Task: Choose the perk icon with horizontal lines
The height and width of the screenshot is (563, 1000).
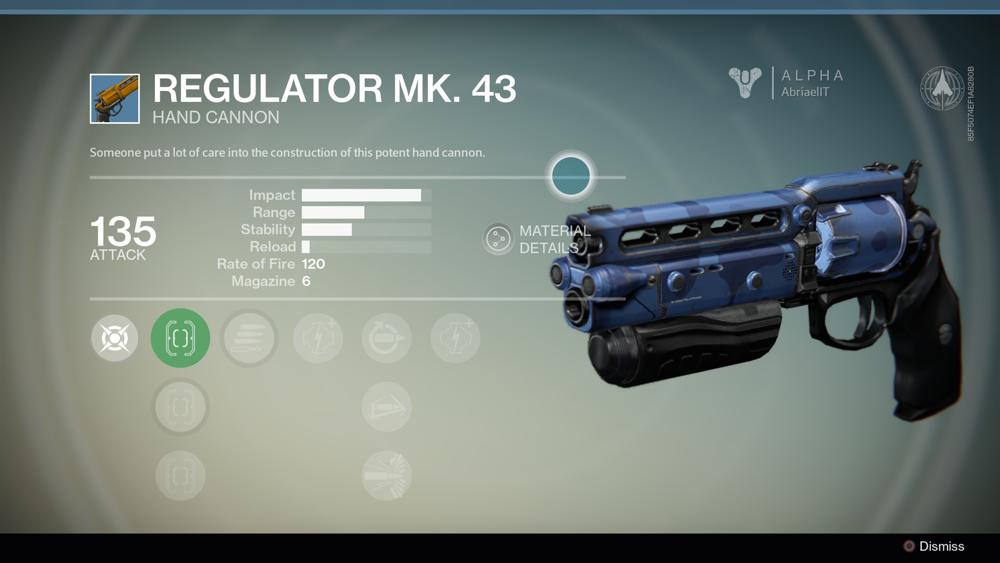Action: coord(249,338)
